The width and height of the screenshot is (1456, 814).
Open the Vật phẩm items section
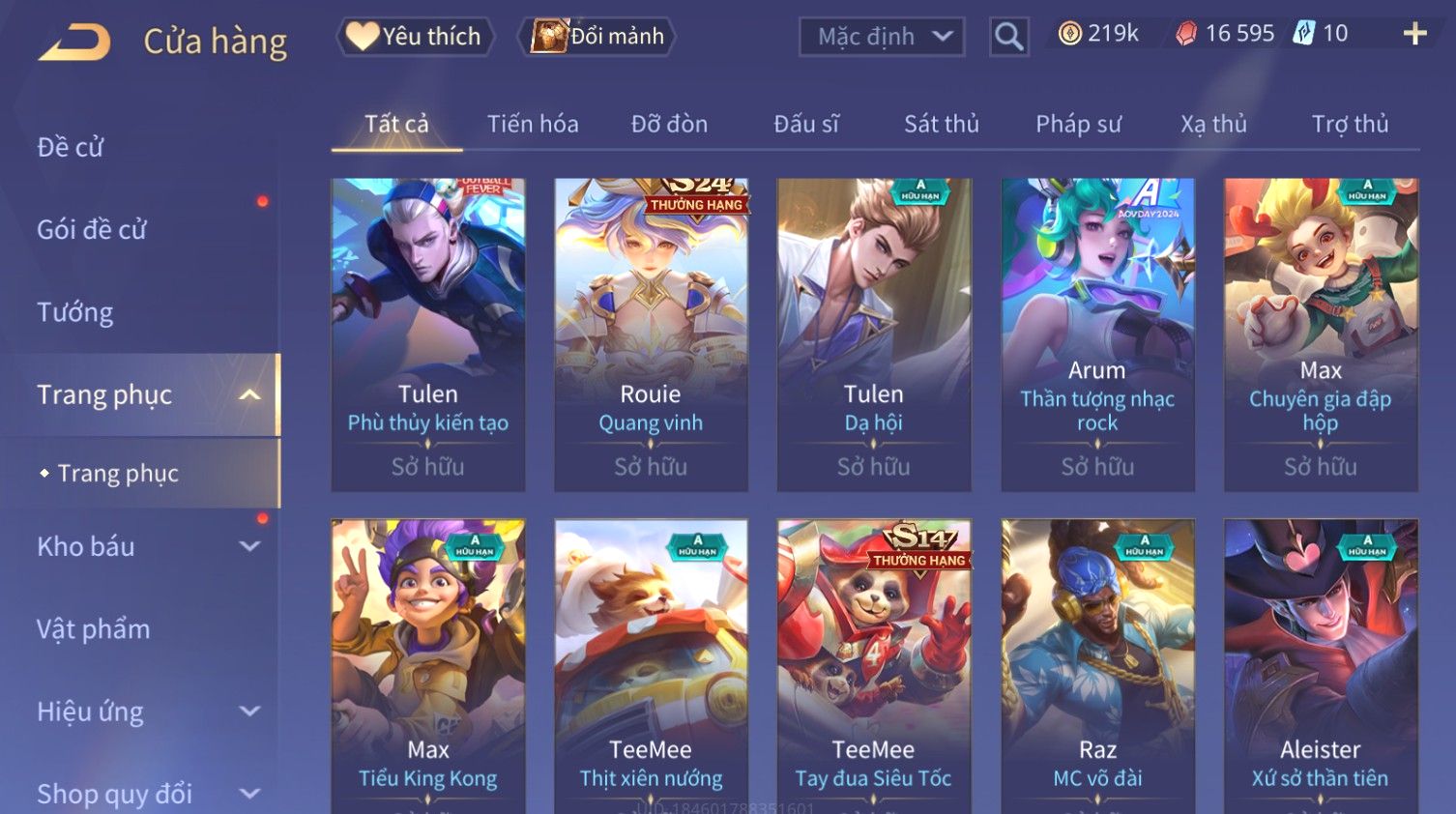coord(94,629)
